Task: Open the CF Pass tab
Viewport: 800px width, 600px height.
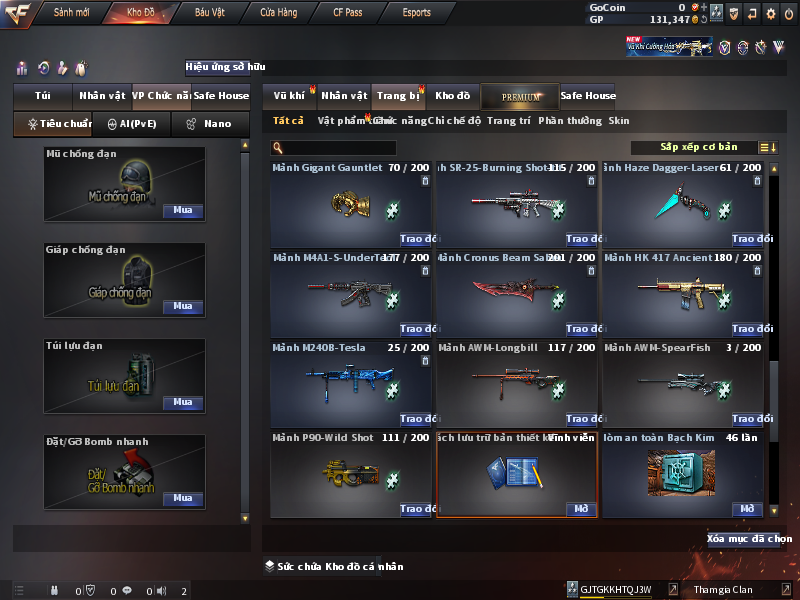Action: point(346,13)
